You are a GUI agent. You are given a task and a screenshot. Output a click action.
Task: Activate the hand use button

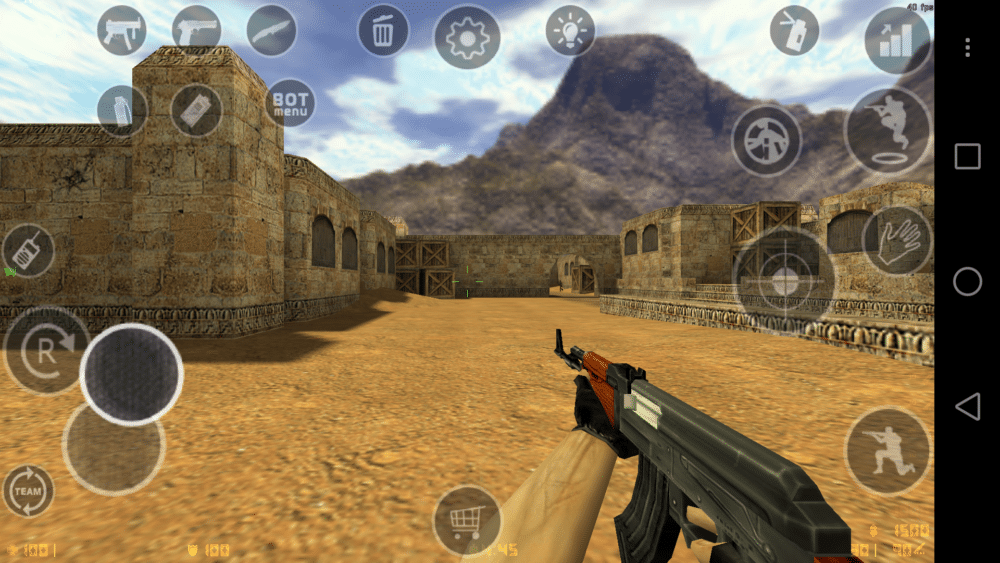(897, 241)
